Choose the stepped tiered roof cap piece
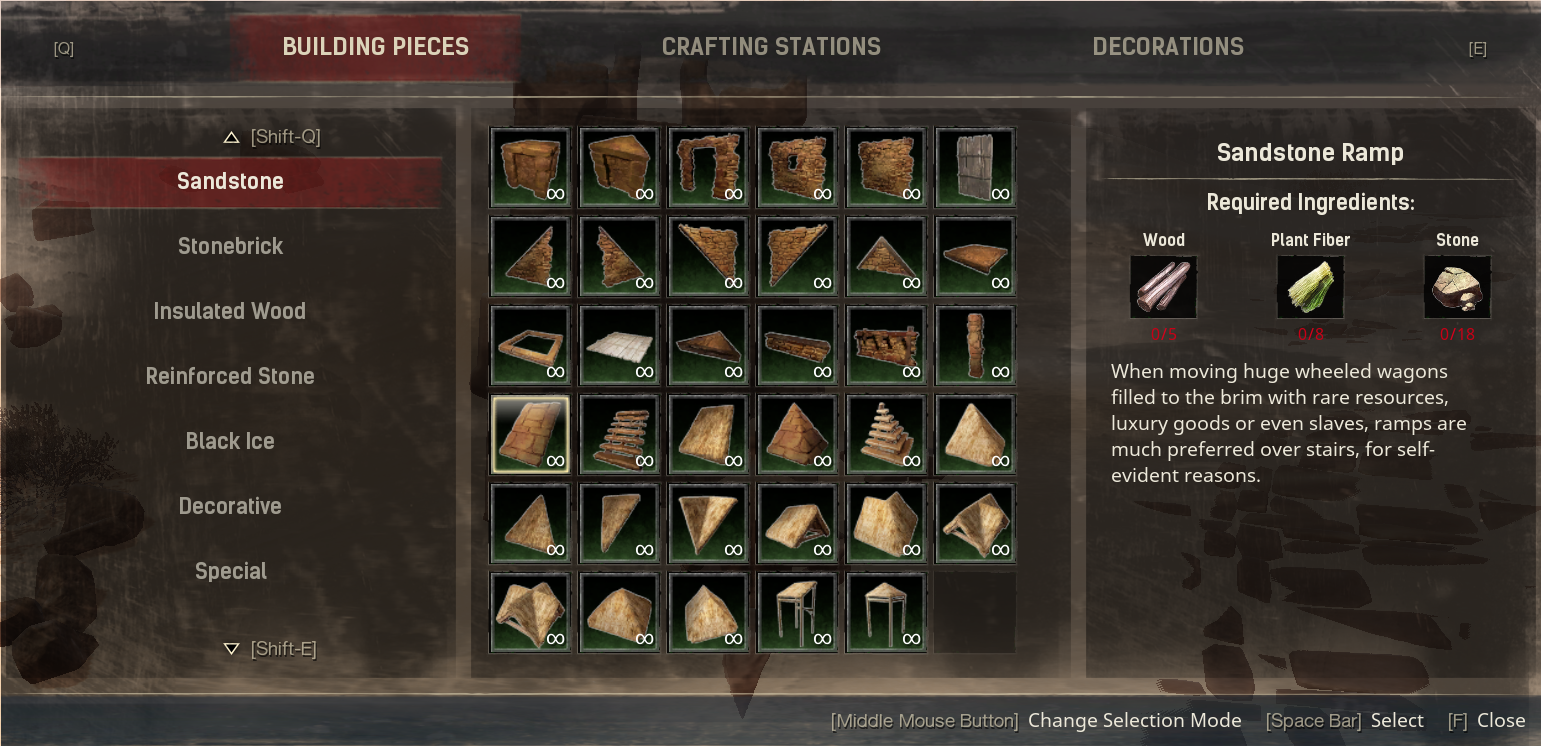 coord(886,434)
